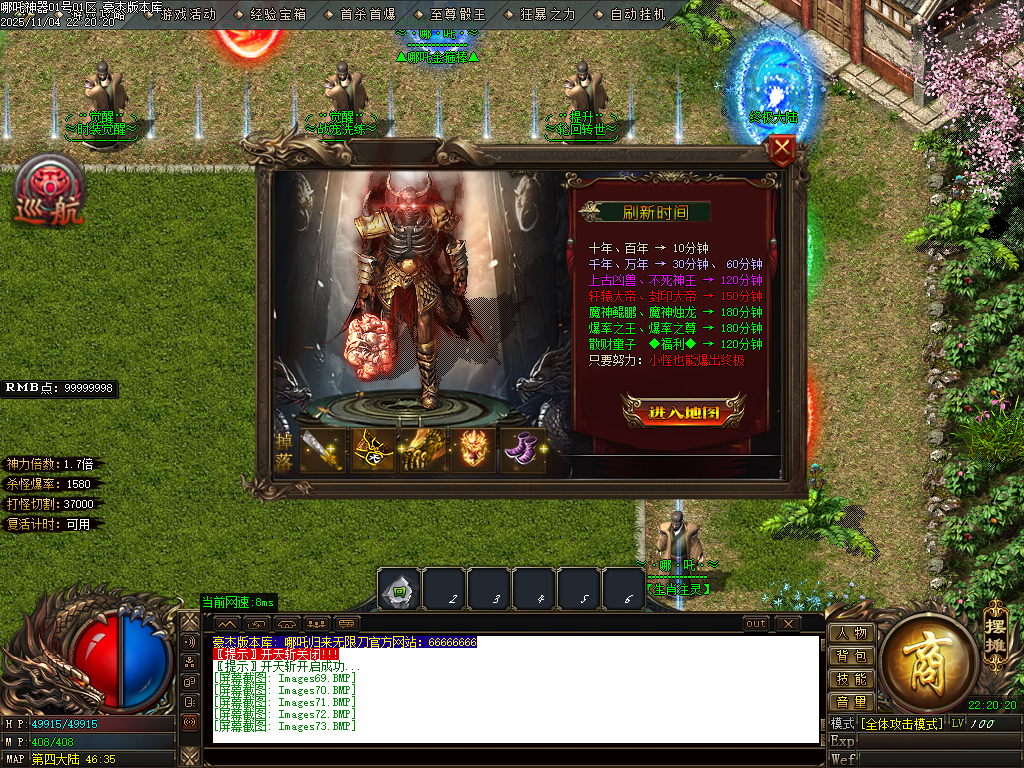
Task: Click the 摆摊 stall button
Action: 994,627
